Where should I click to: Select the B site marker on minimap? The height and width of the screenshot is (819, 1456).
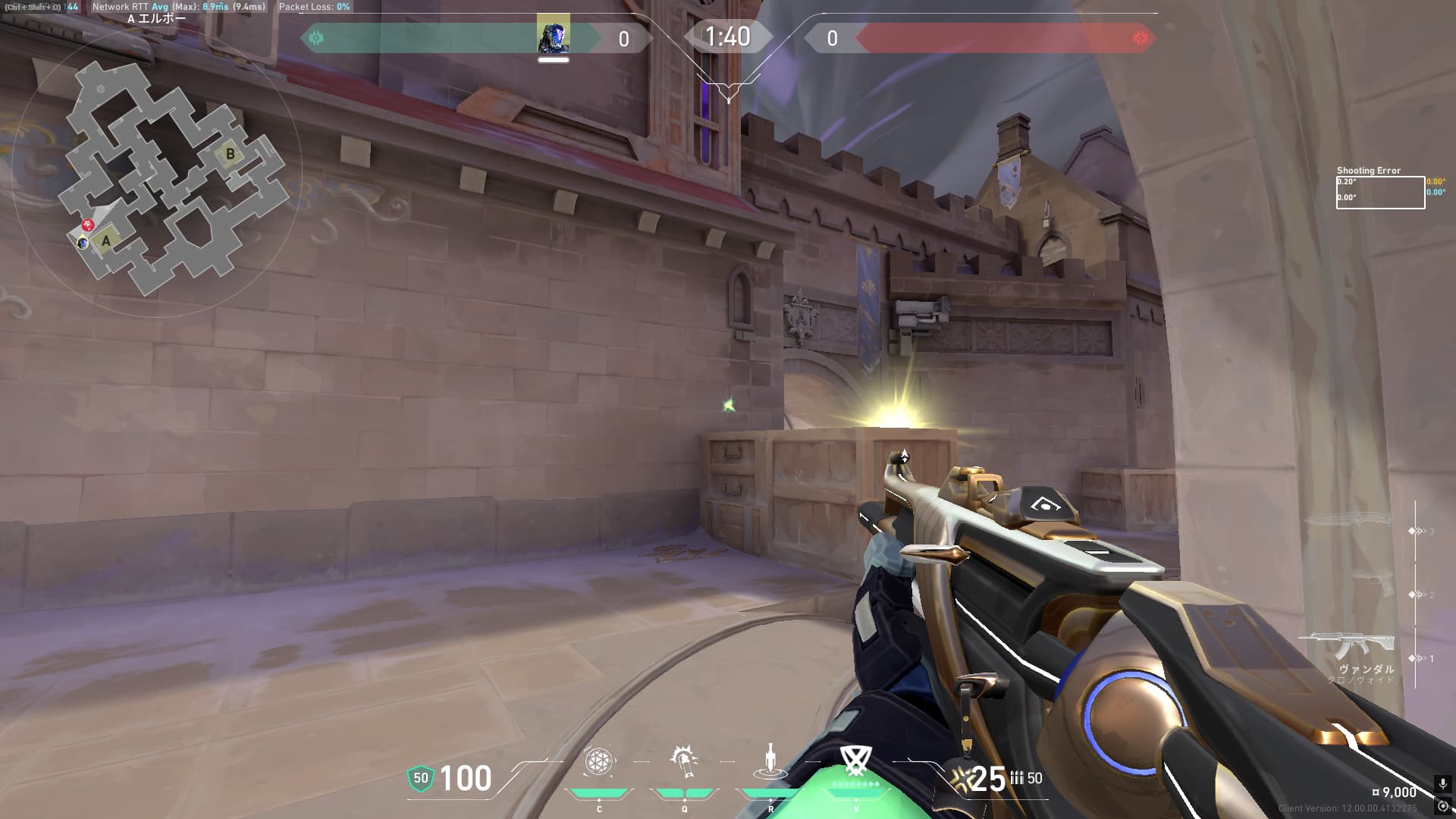coord(230,155)
